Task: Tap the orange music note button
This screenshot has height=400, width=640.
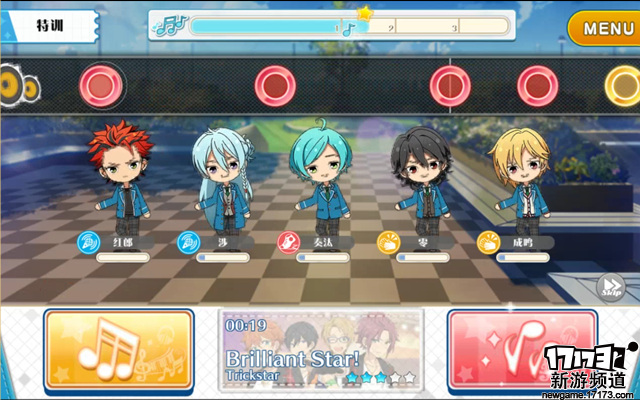Action: [119, 349]
